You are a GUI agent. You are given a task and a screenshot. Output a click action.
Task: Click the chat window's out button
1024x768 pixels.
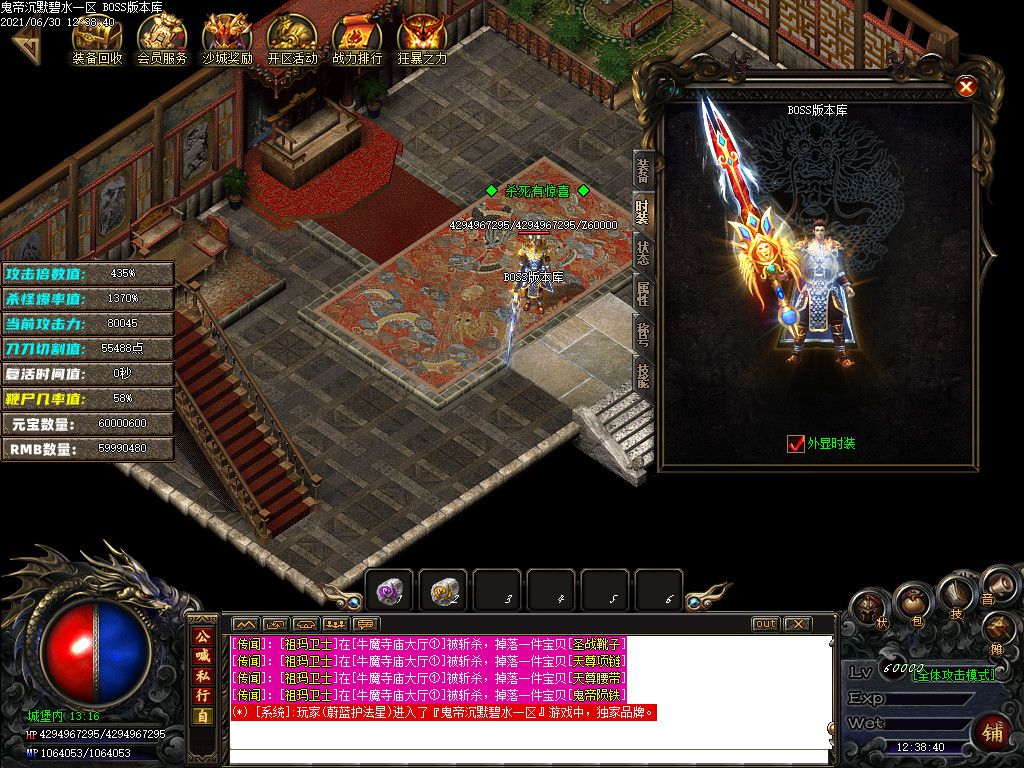(765, 624)
